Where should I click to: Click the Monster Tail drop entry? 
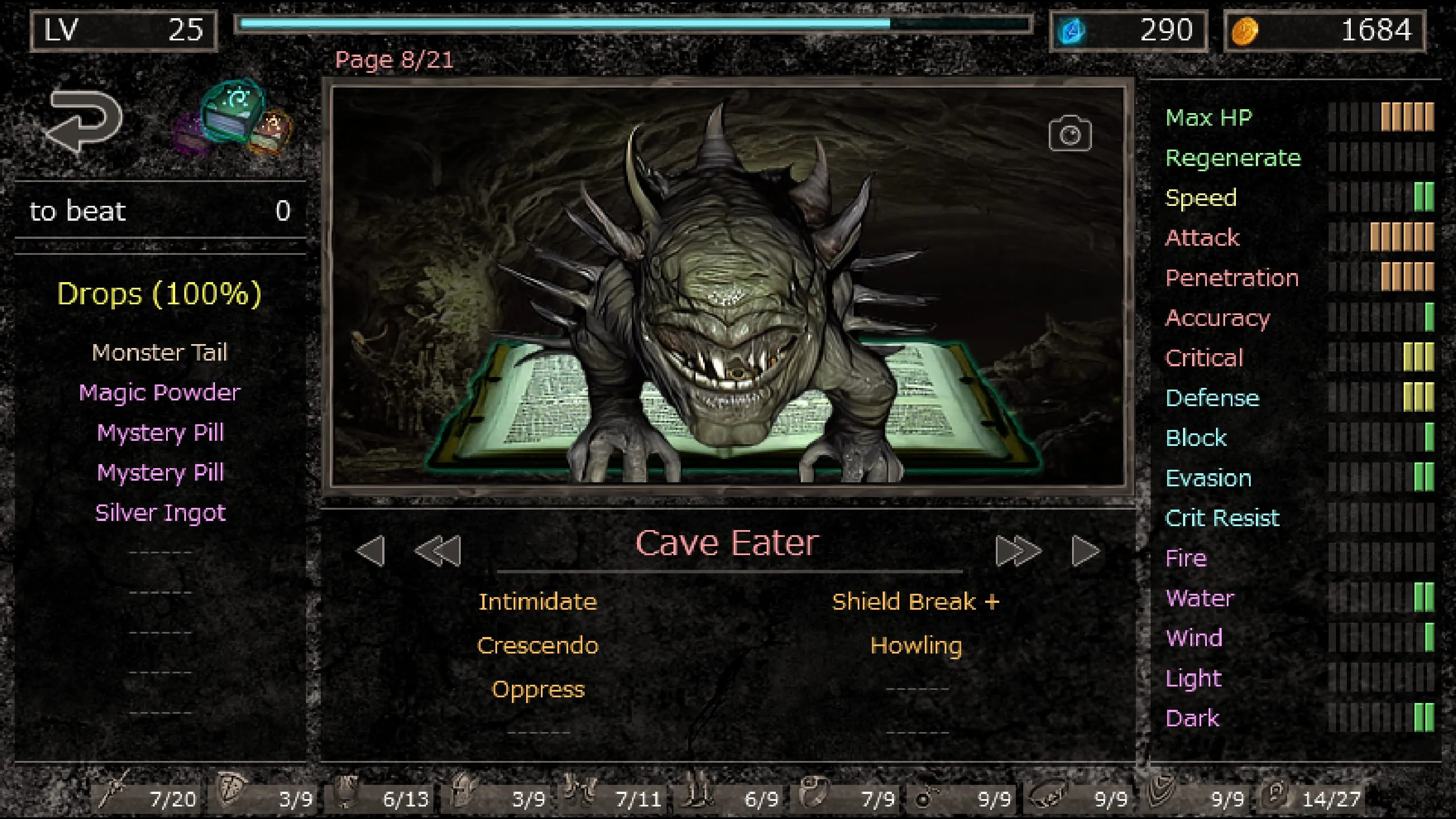(160, 353)
